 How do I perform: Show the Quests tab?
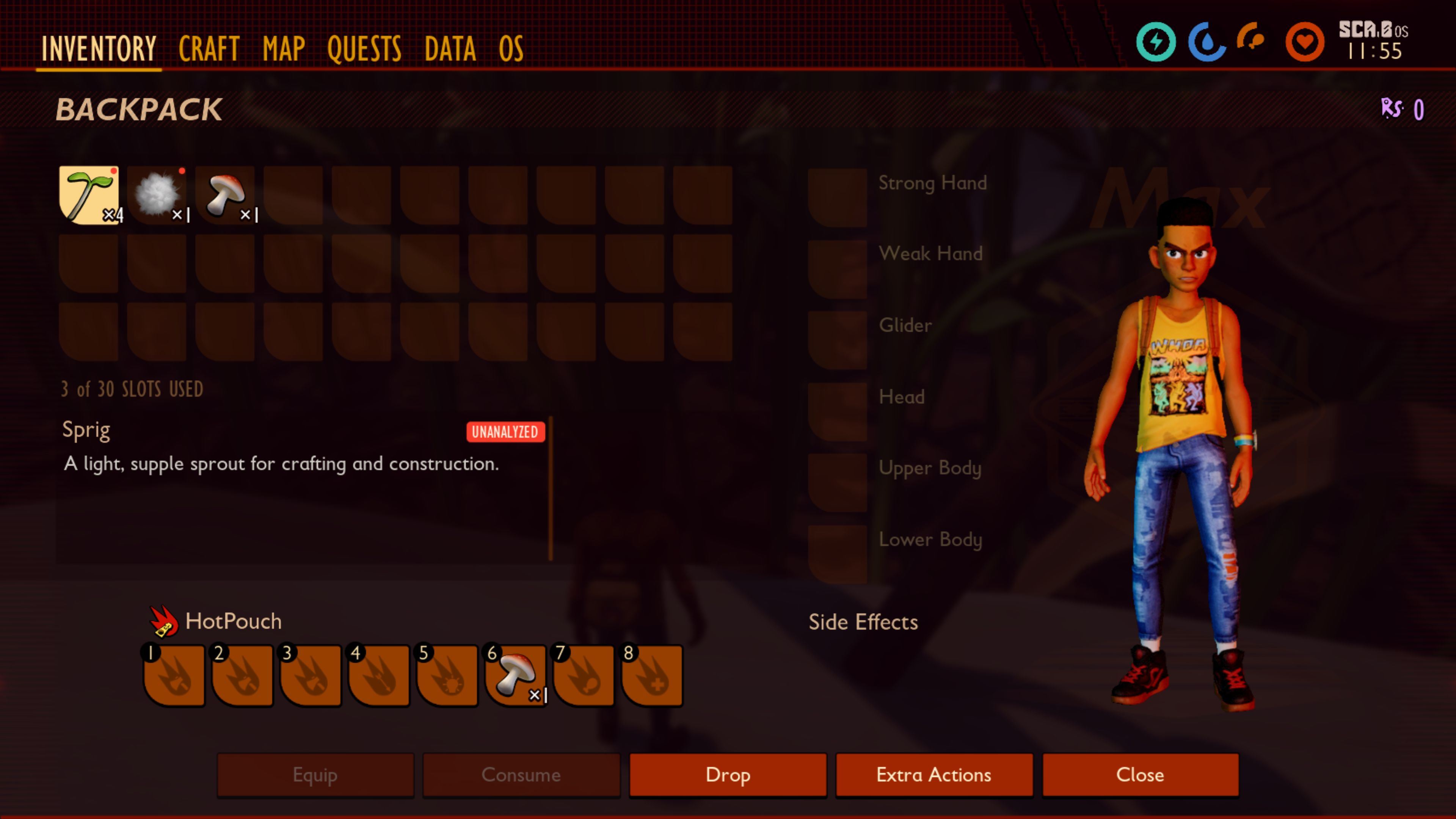[x=364, y=49]
